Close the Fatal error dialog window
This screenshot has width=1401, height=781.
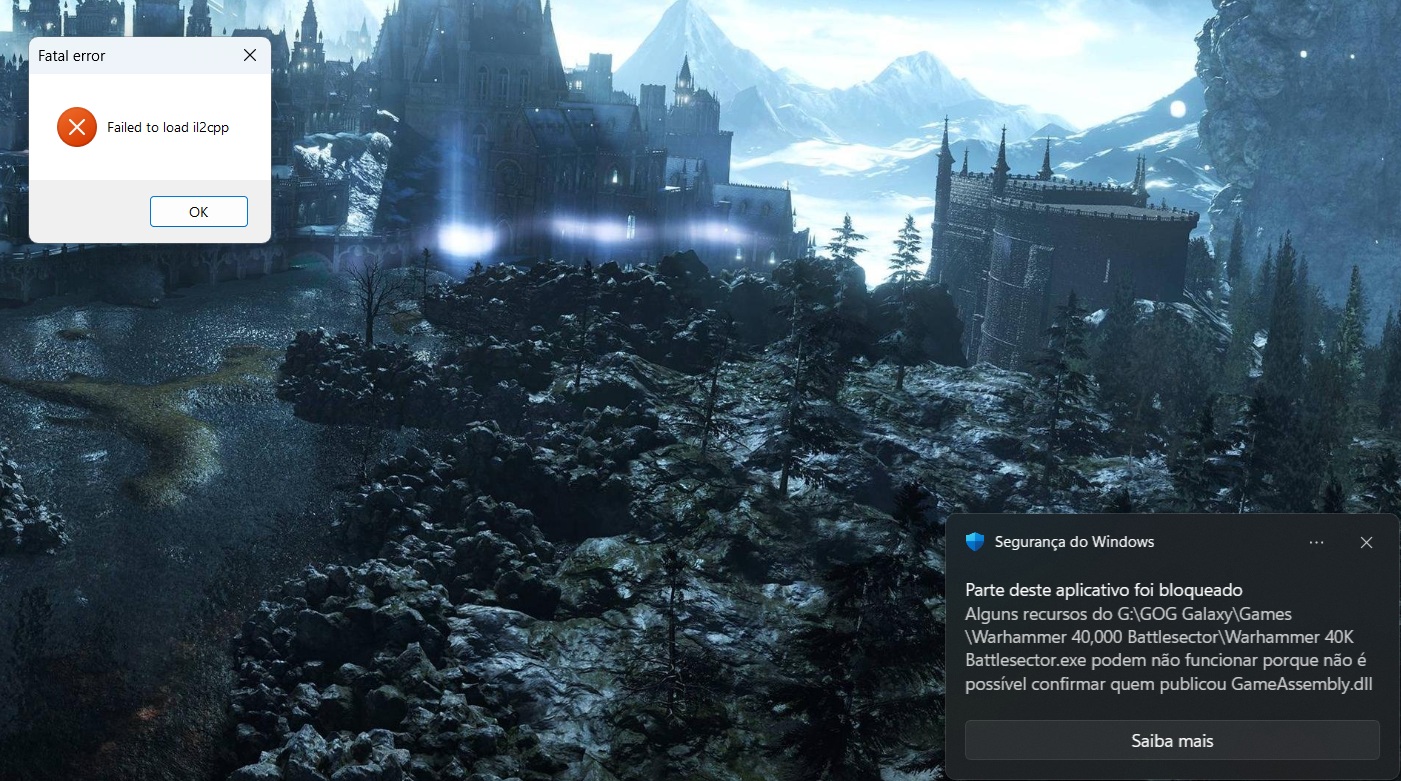coord(250,56)
